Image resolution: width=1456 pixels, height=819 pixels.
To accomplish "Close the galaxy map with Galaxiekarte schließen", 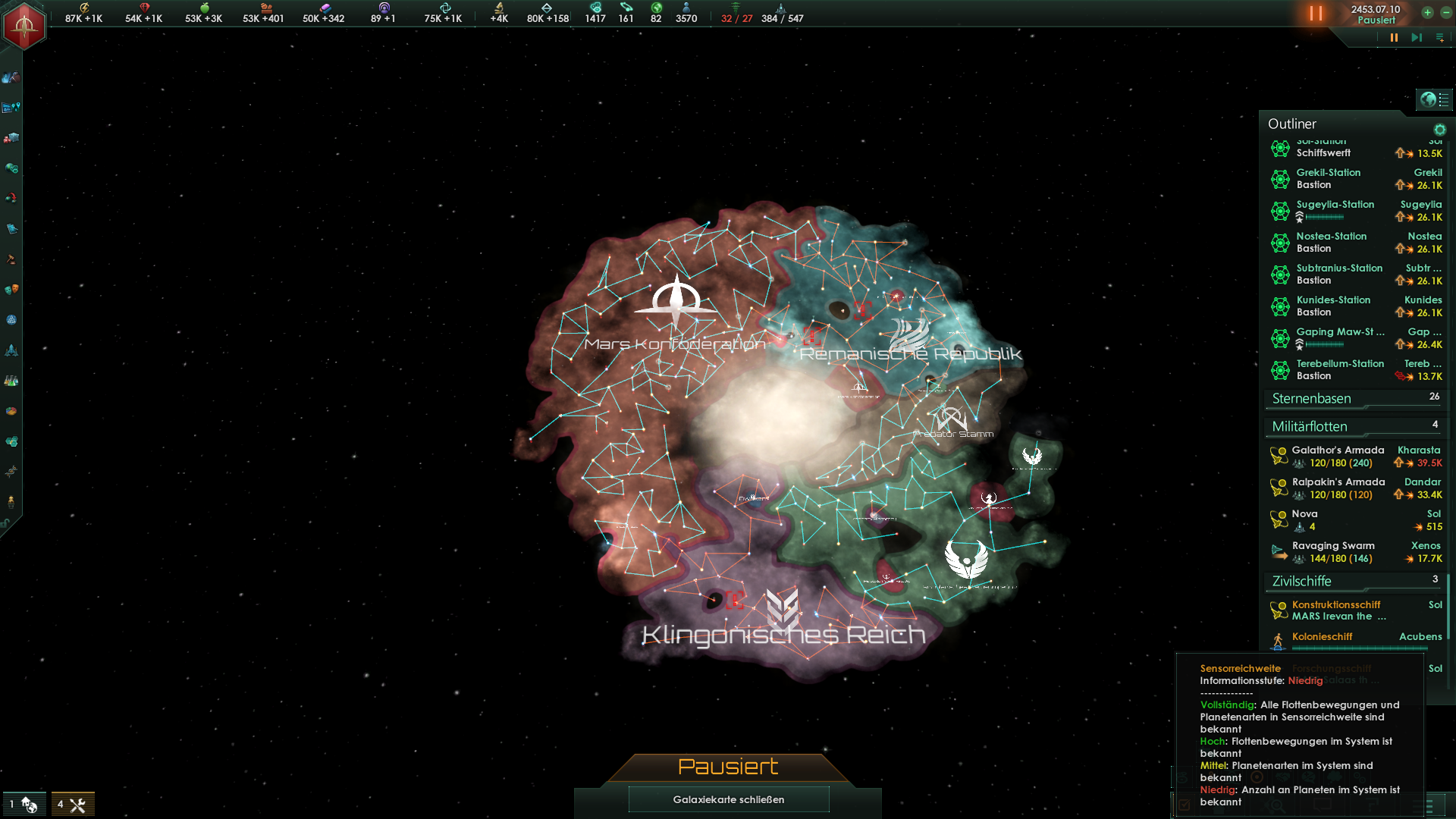I will [x=728, y=799].
